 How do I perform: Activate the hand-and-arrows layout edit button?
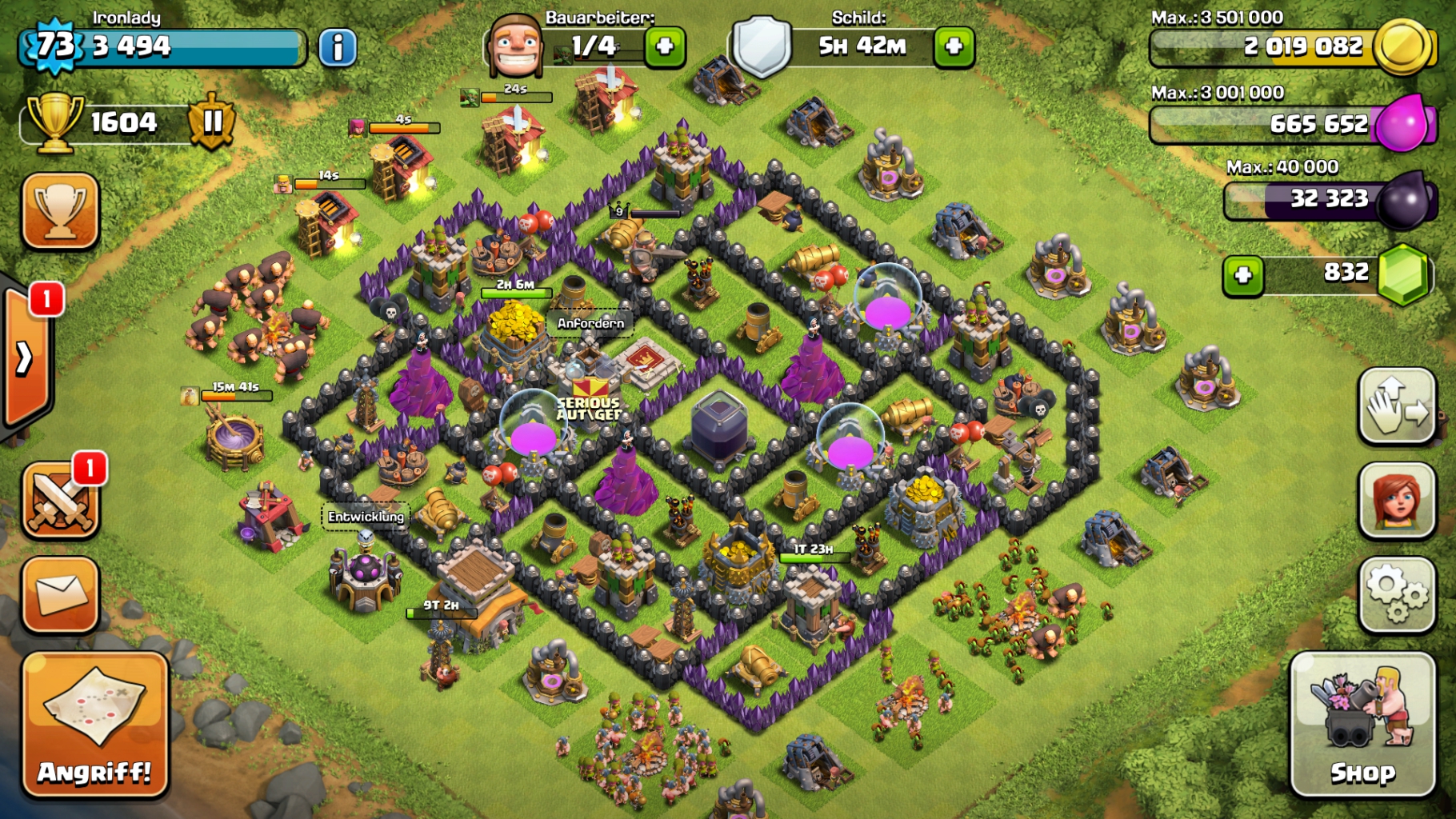[x=1397, y=406]
